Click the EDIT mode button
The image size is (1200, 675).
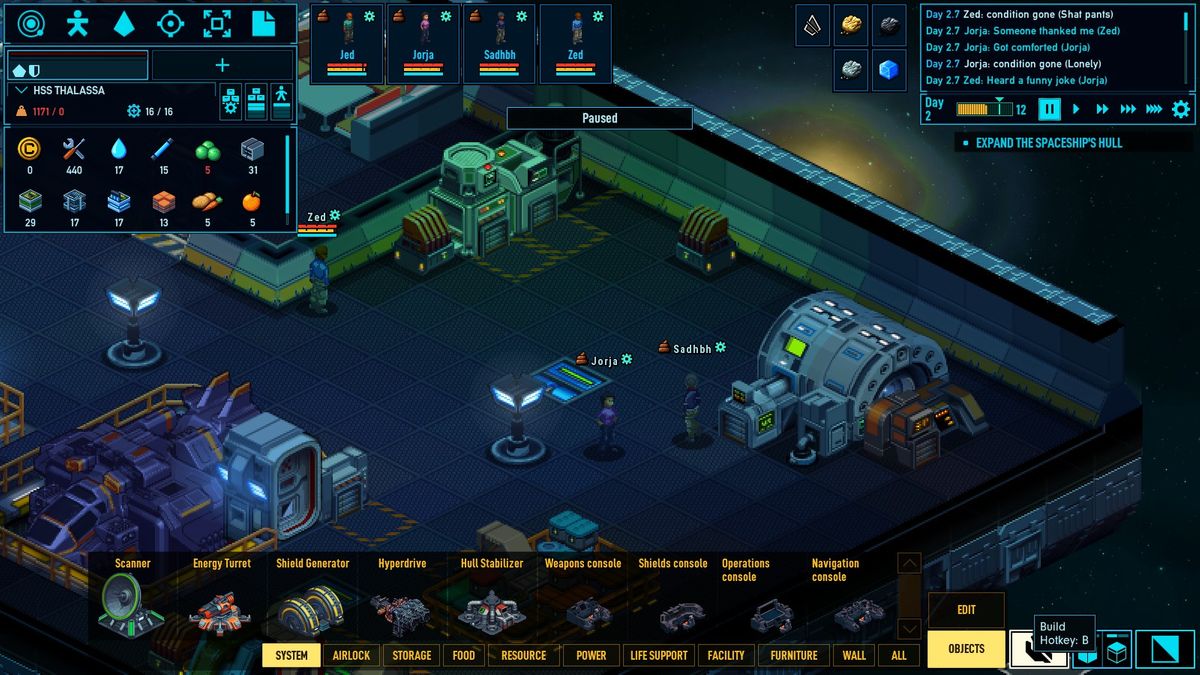click(966, 609)
